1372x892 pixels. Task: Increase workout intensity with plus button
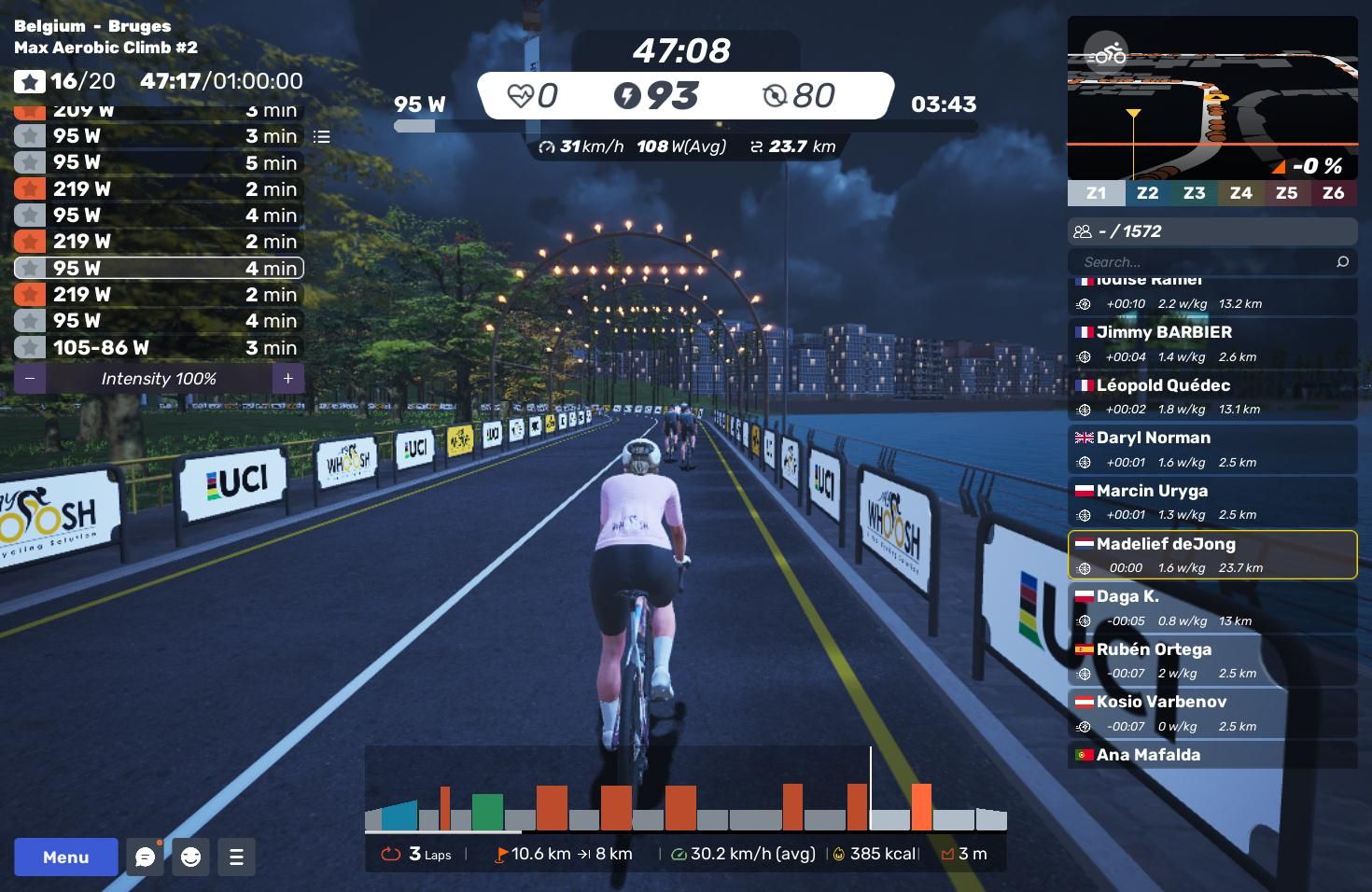click(x=288, y=379)
